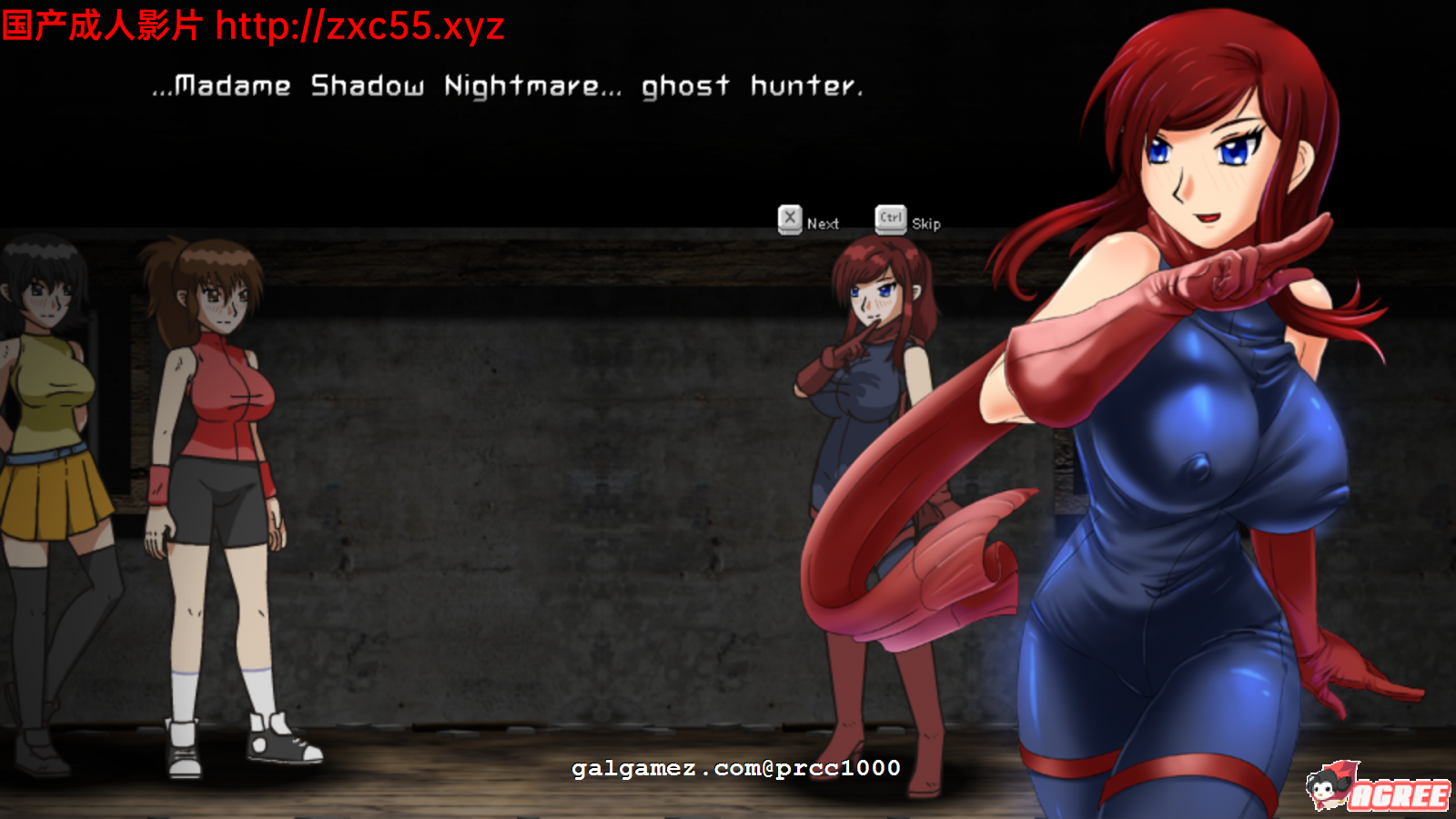Click the galgamez.com@prcc1000 watermark text
Image resolution: width=1456 pixels, height=819 pixels.
tap(737, 767)
